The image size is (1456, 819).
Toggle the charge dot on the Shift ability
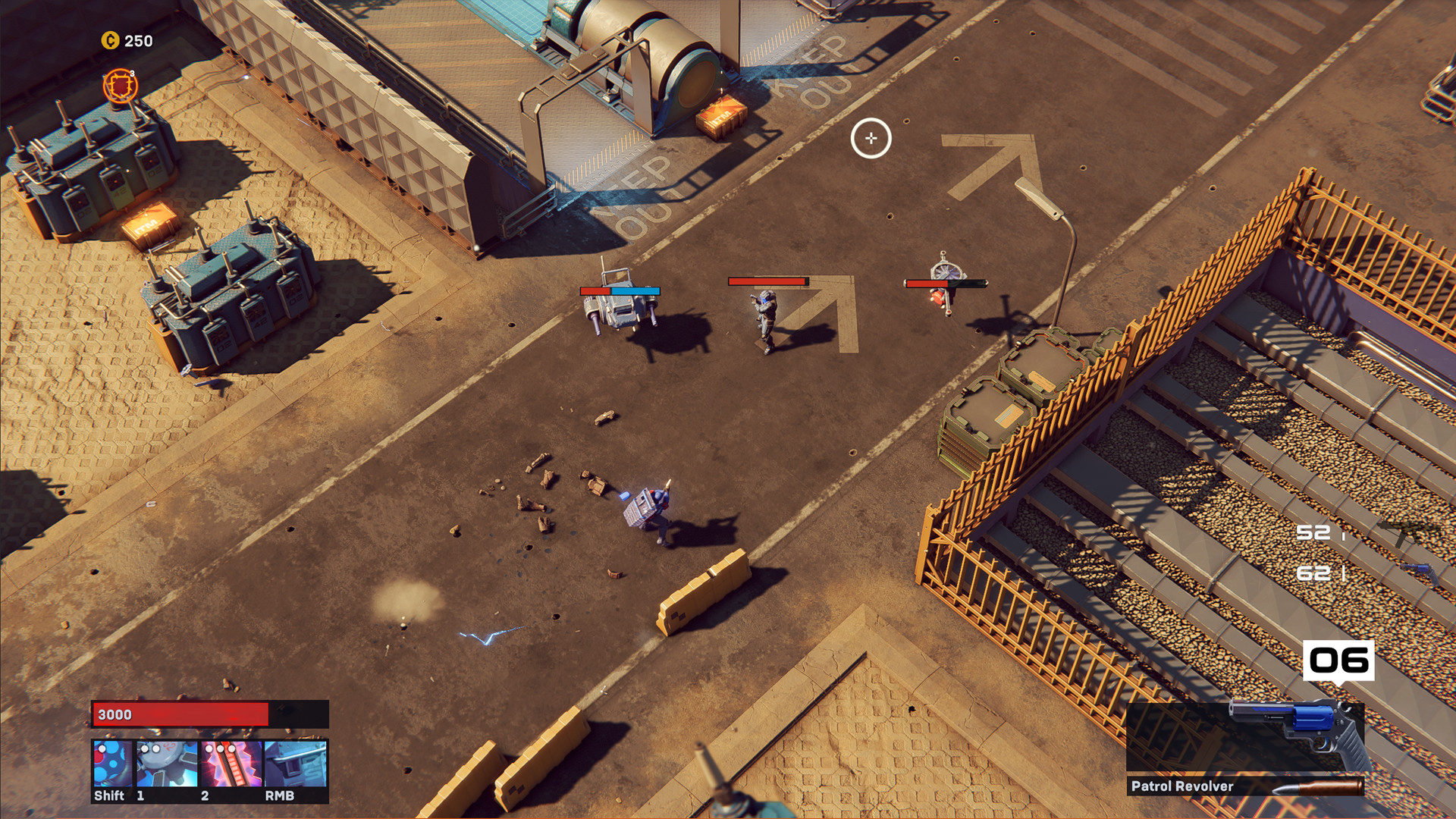[x=102, y=748]
